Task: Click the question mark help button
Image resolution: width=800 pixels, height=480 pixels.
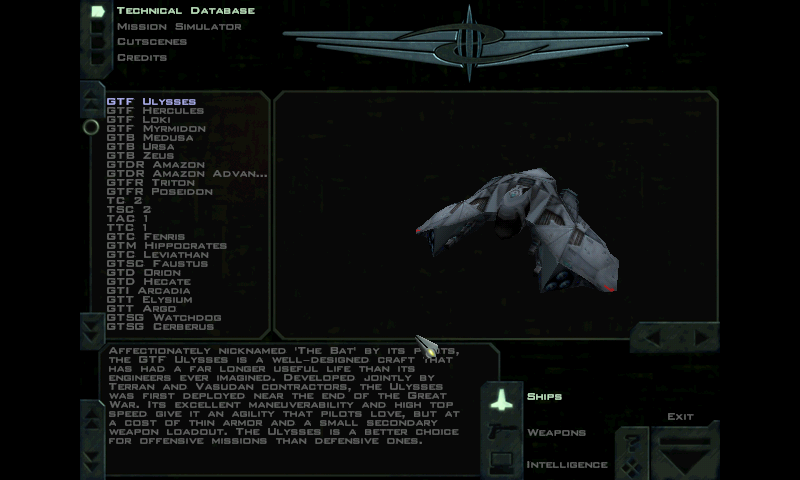Action: click(630, 441)
